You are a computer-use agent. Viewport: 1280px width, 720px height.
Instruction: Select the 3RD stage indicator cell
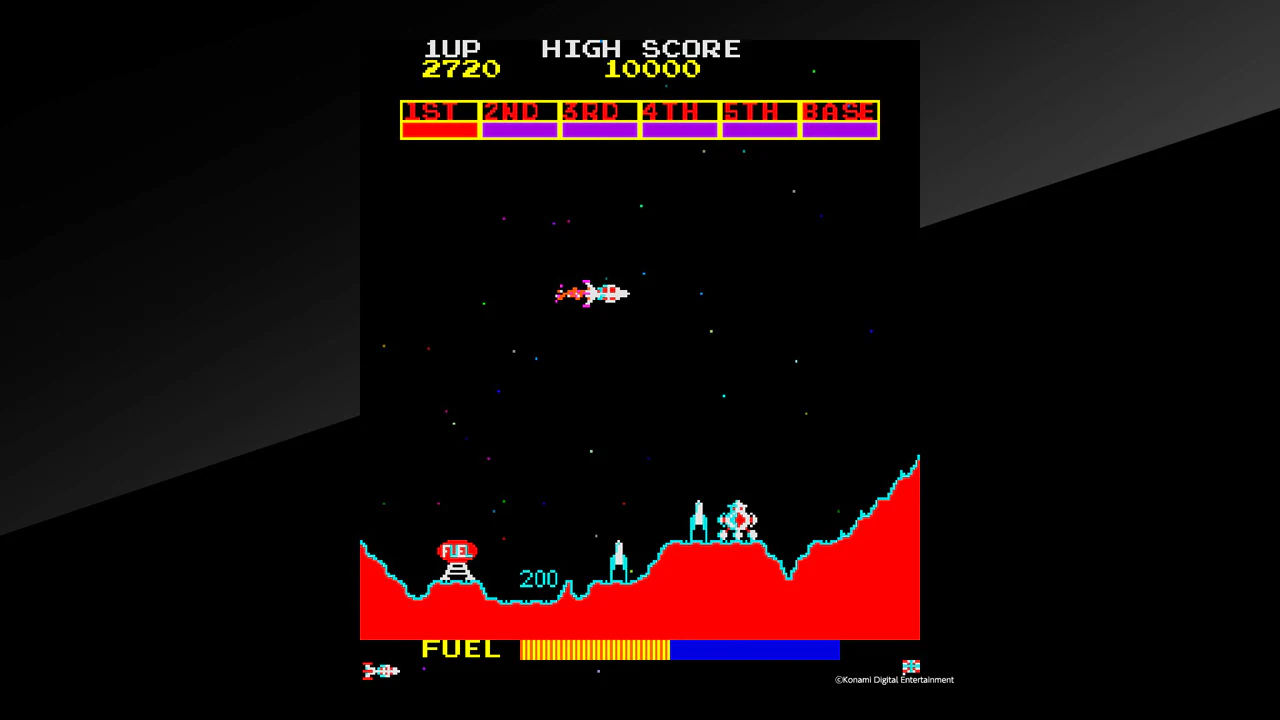(x=598, y=120)
